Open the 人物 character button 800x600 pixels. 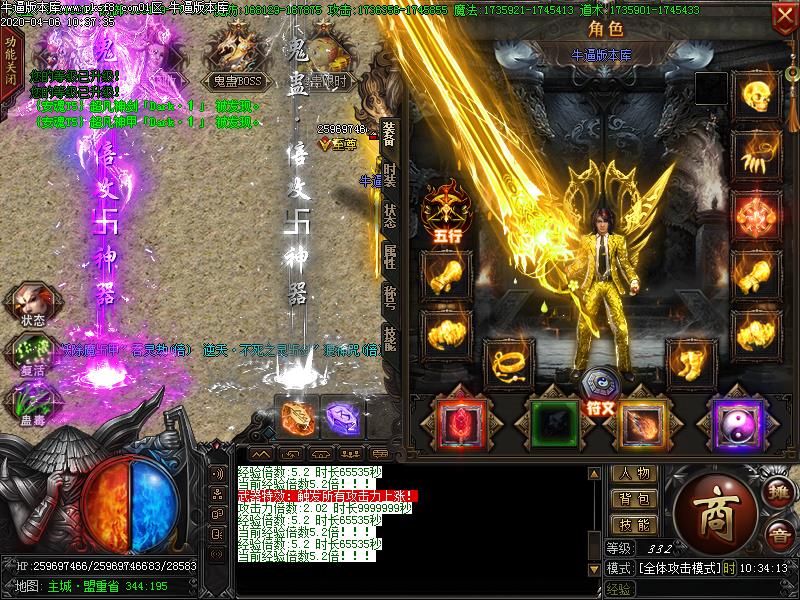[634, 474]
